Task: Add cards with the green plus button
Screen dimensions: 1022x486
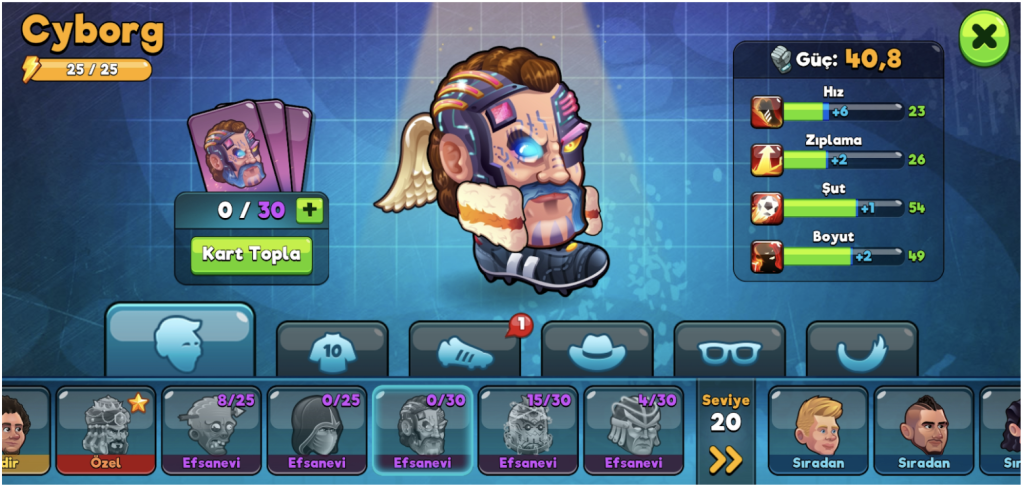Action: tap(311, 210)
